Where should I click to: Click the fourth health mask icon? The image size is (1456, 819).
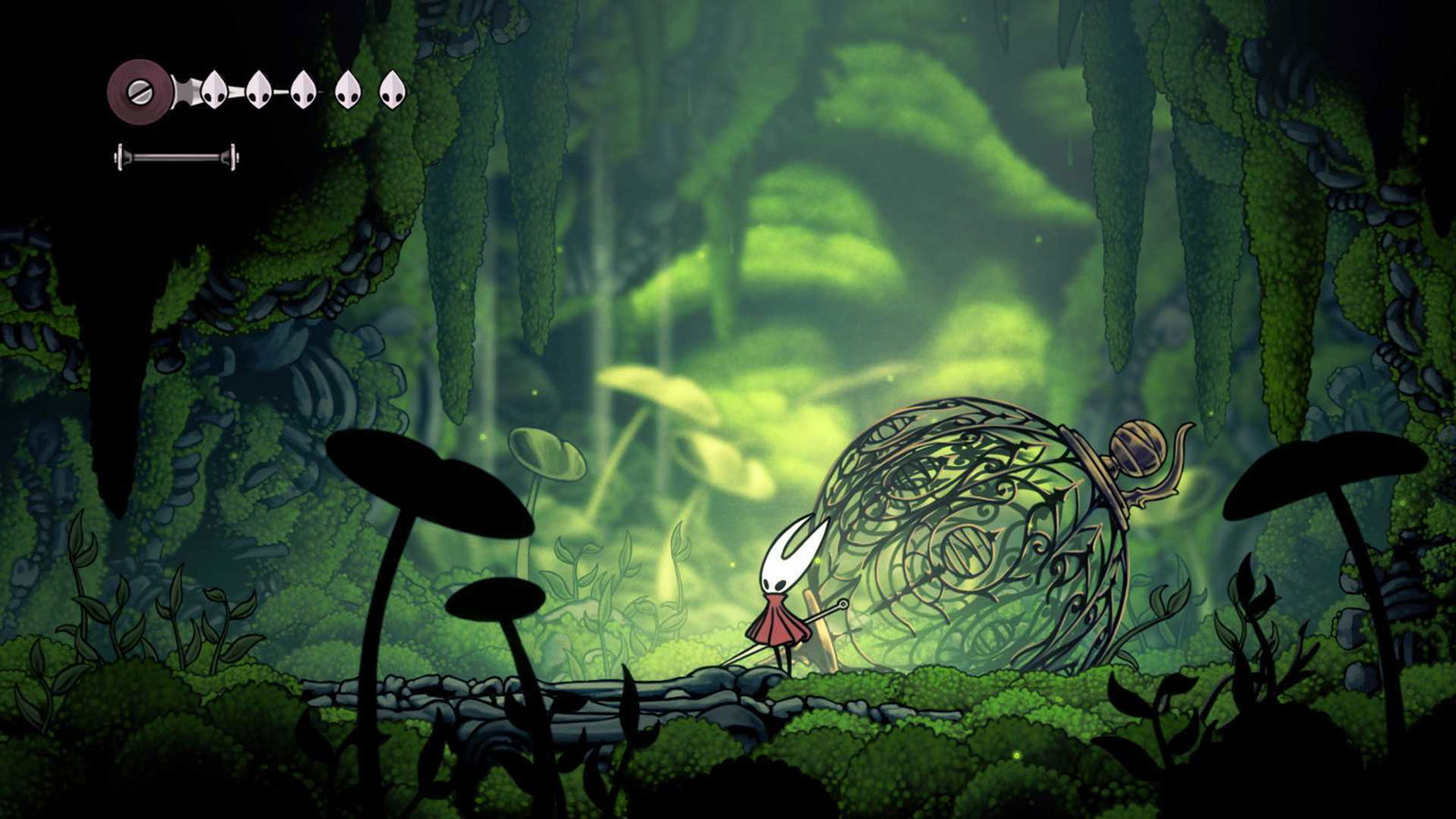point(349,89)
